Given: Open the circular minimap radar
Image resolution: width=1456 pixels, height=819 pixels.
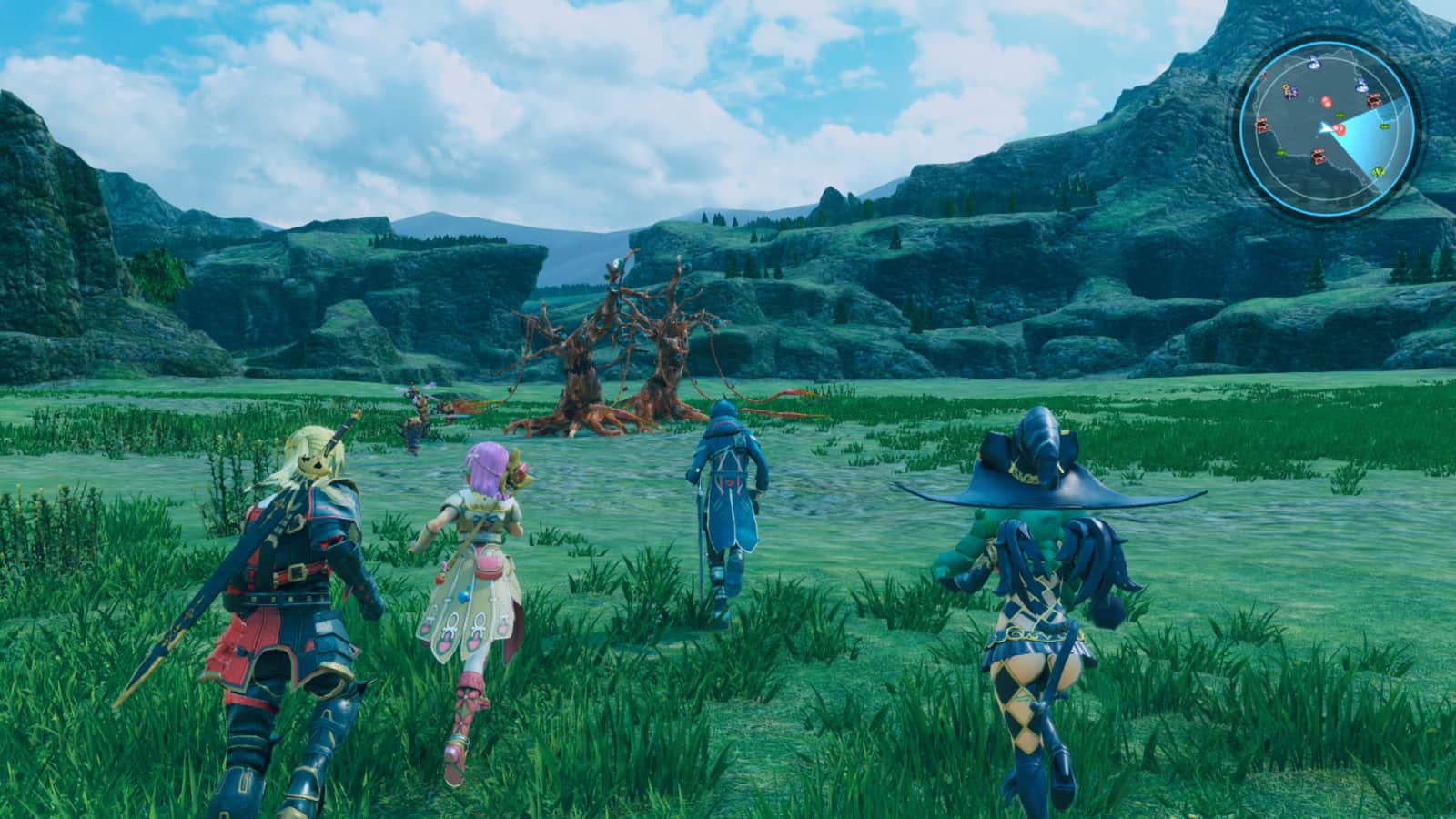Looking at the screenshot, I should [x=1327, y=129].
